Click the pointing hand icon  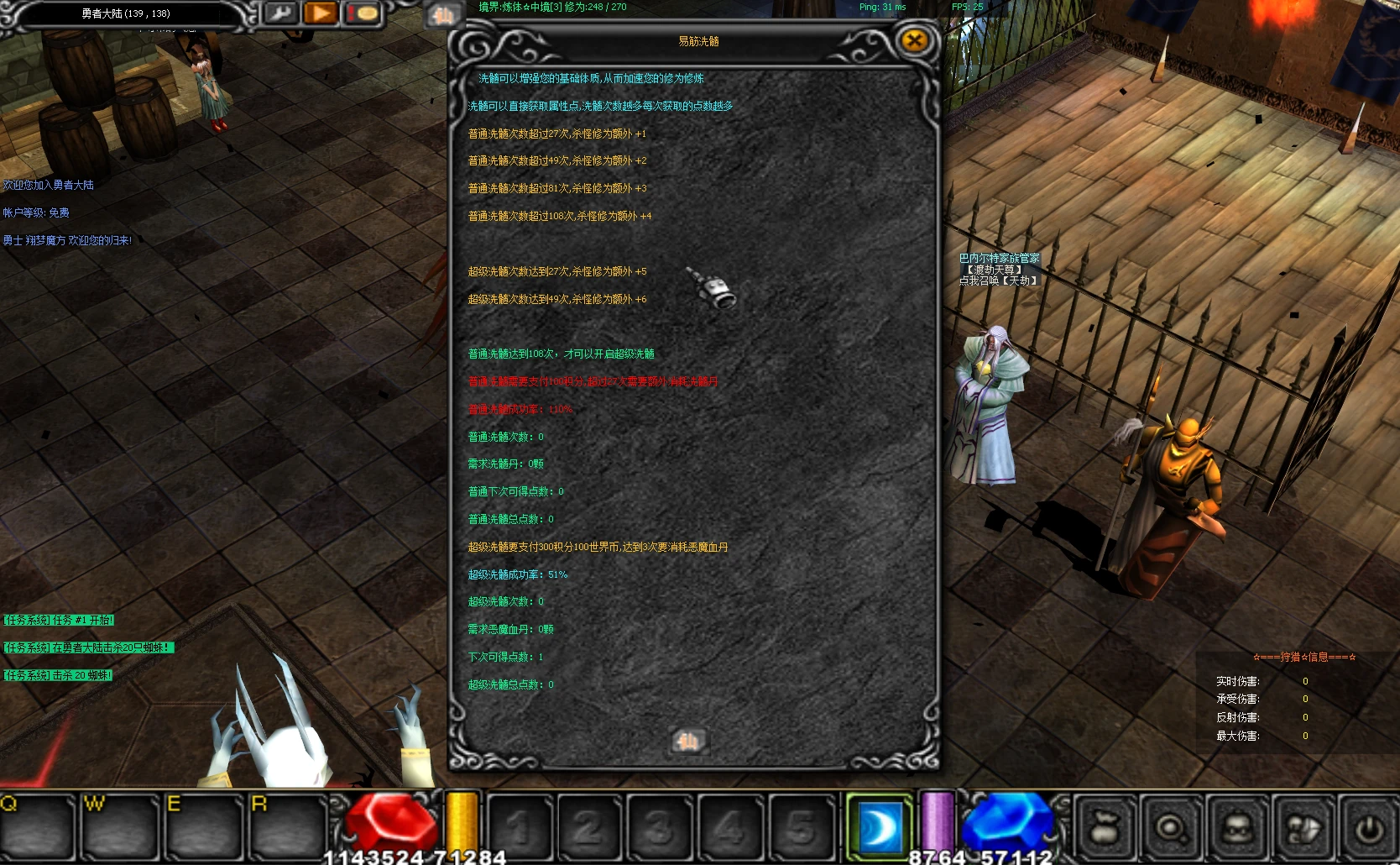(x=1303, y=828)
